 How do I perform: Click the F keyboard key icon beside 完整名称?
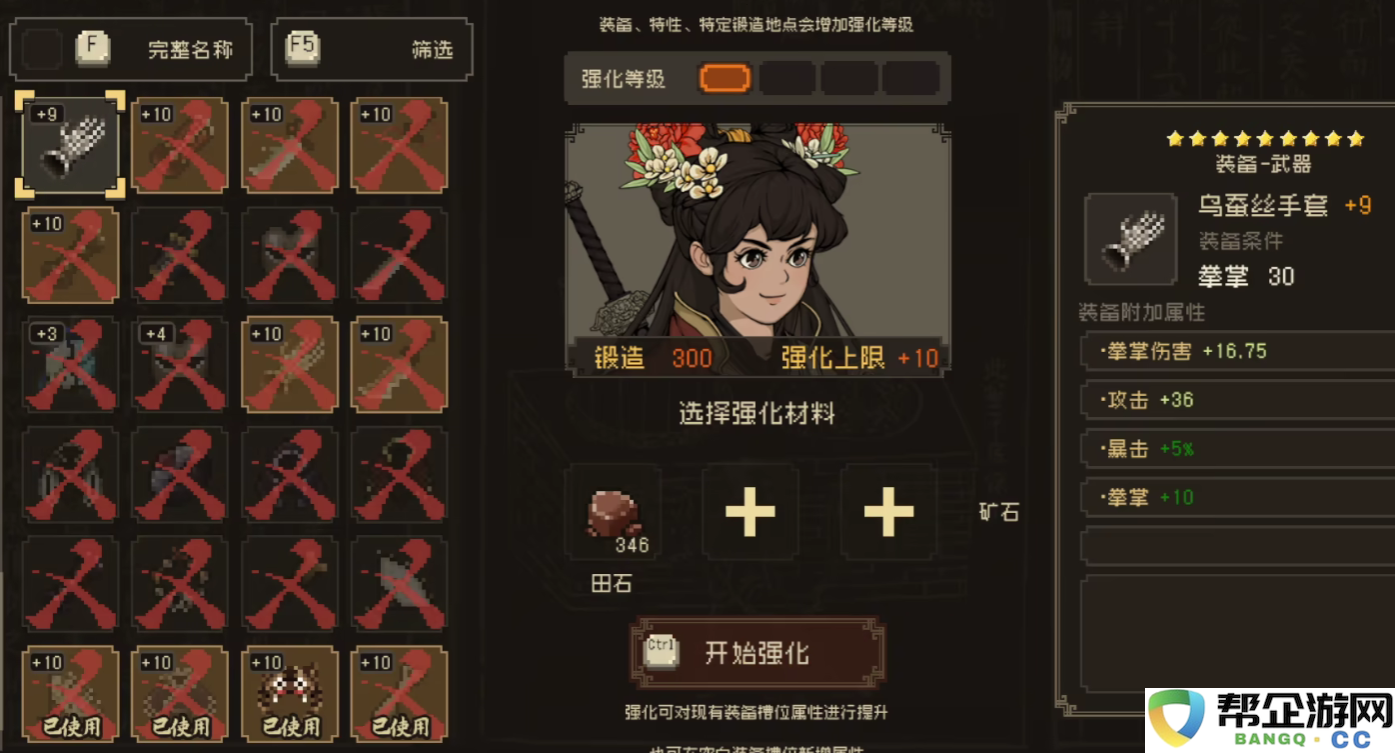coord(93,47)
